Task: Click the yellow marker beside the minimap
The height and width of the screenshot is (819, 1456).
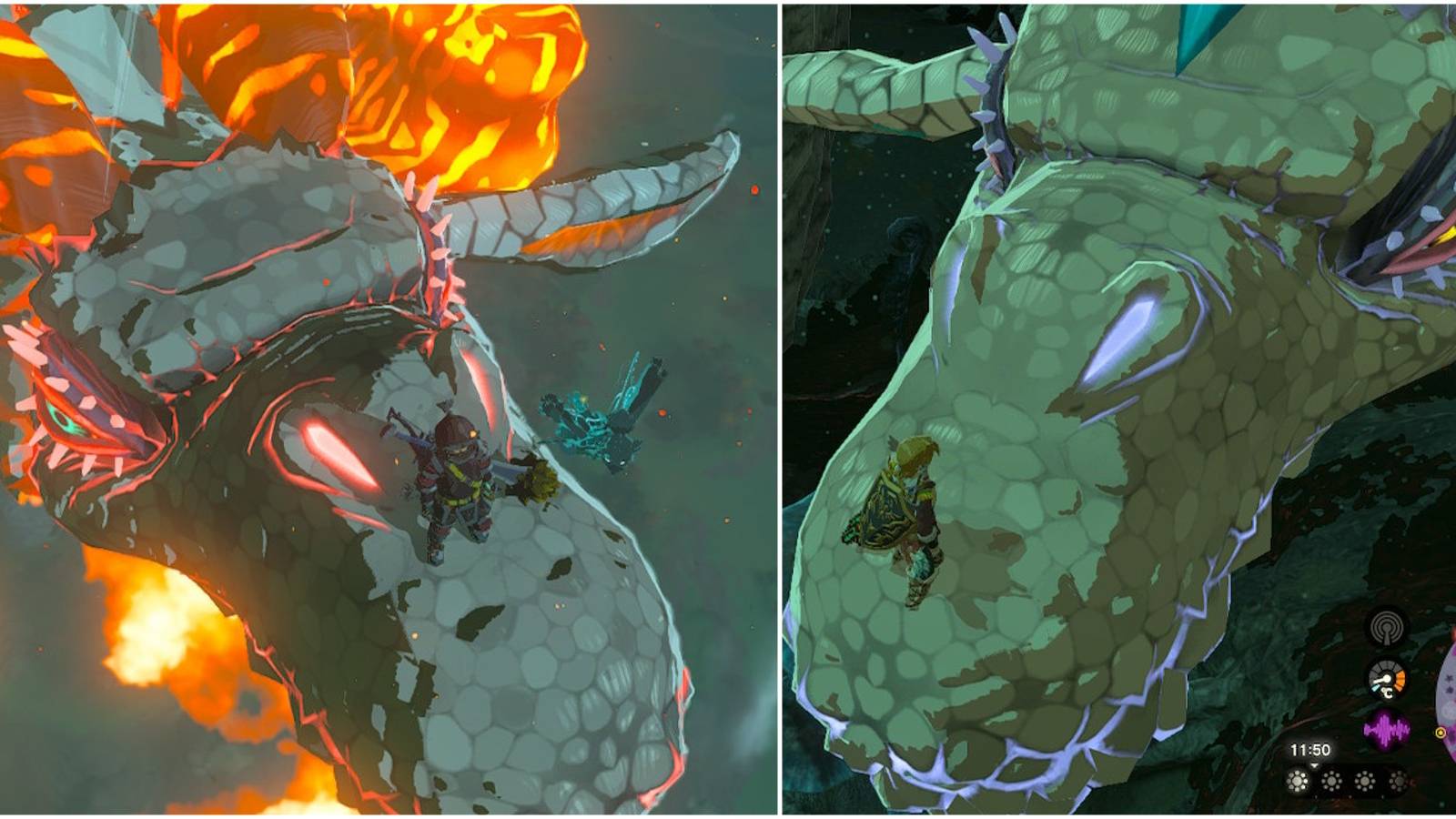Action: pos(1441,733)
